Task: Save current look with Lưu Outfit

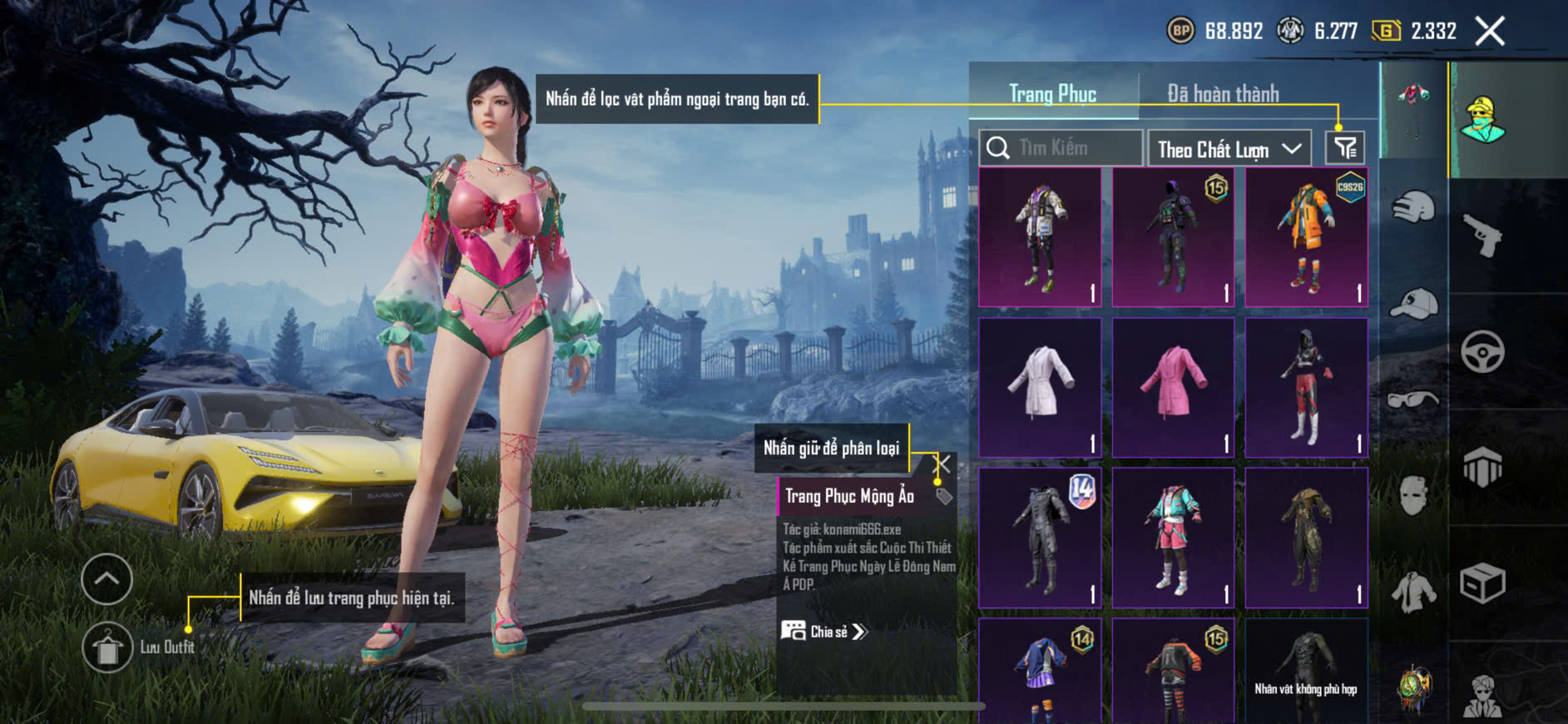Action: [107, 647]
